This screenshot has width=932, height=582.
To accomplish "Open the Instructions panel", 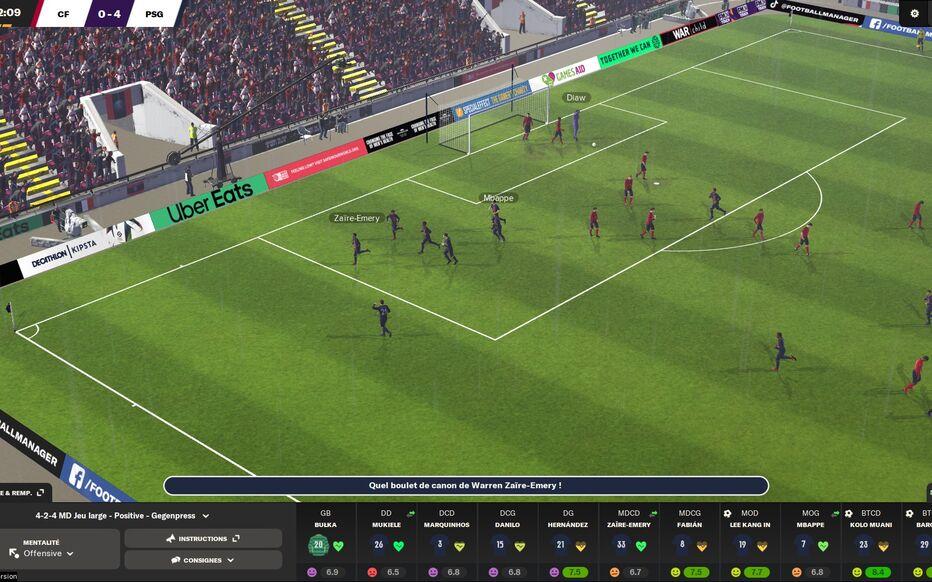I will (203, 539).
